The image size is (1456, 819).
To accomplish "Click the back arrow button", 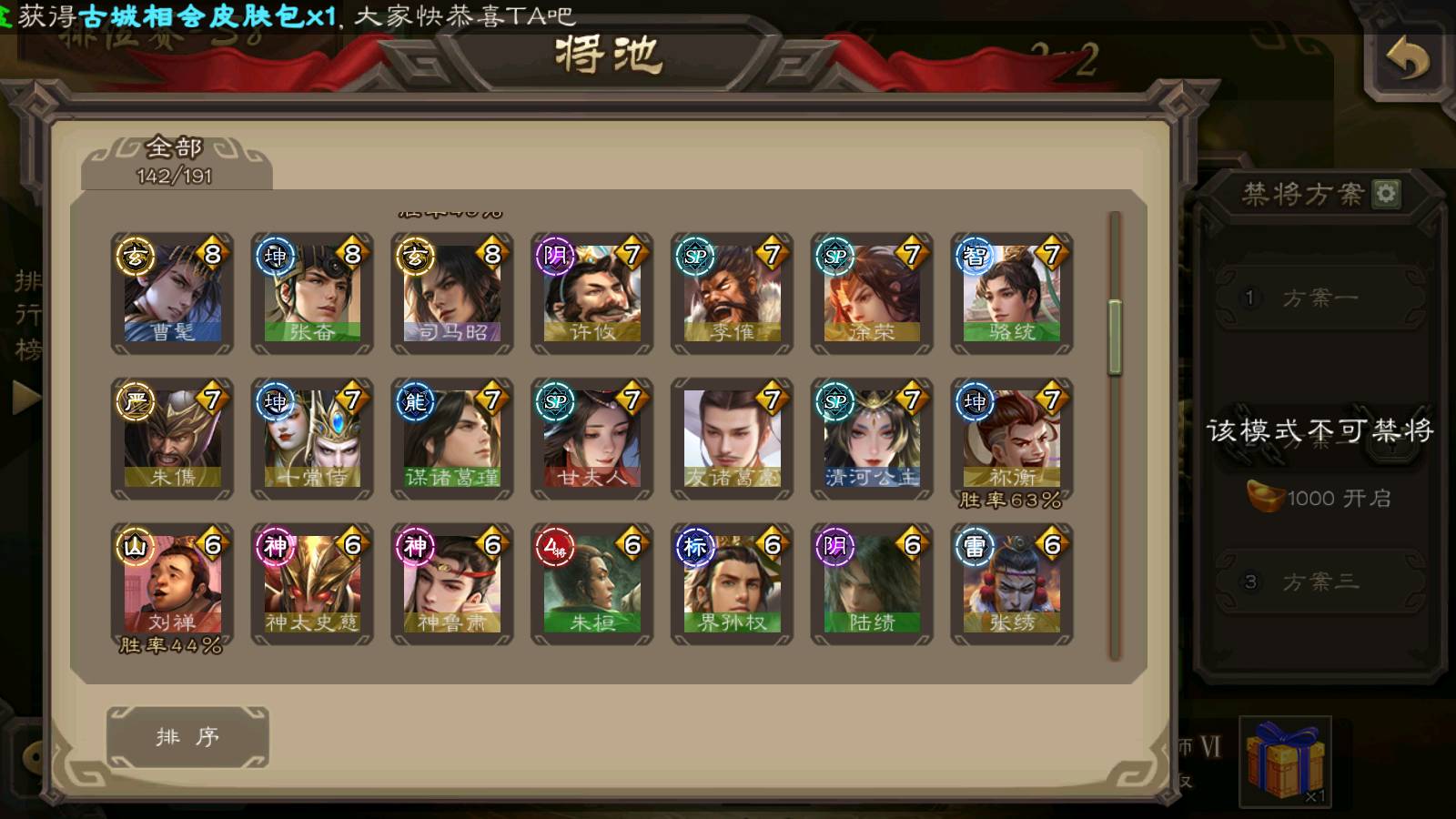I will (x=1407, y=62).
